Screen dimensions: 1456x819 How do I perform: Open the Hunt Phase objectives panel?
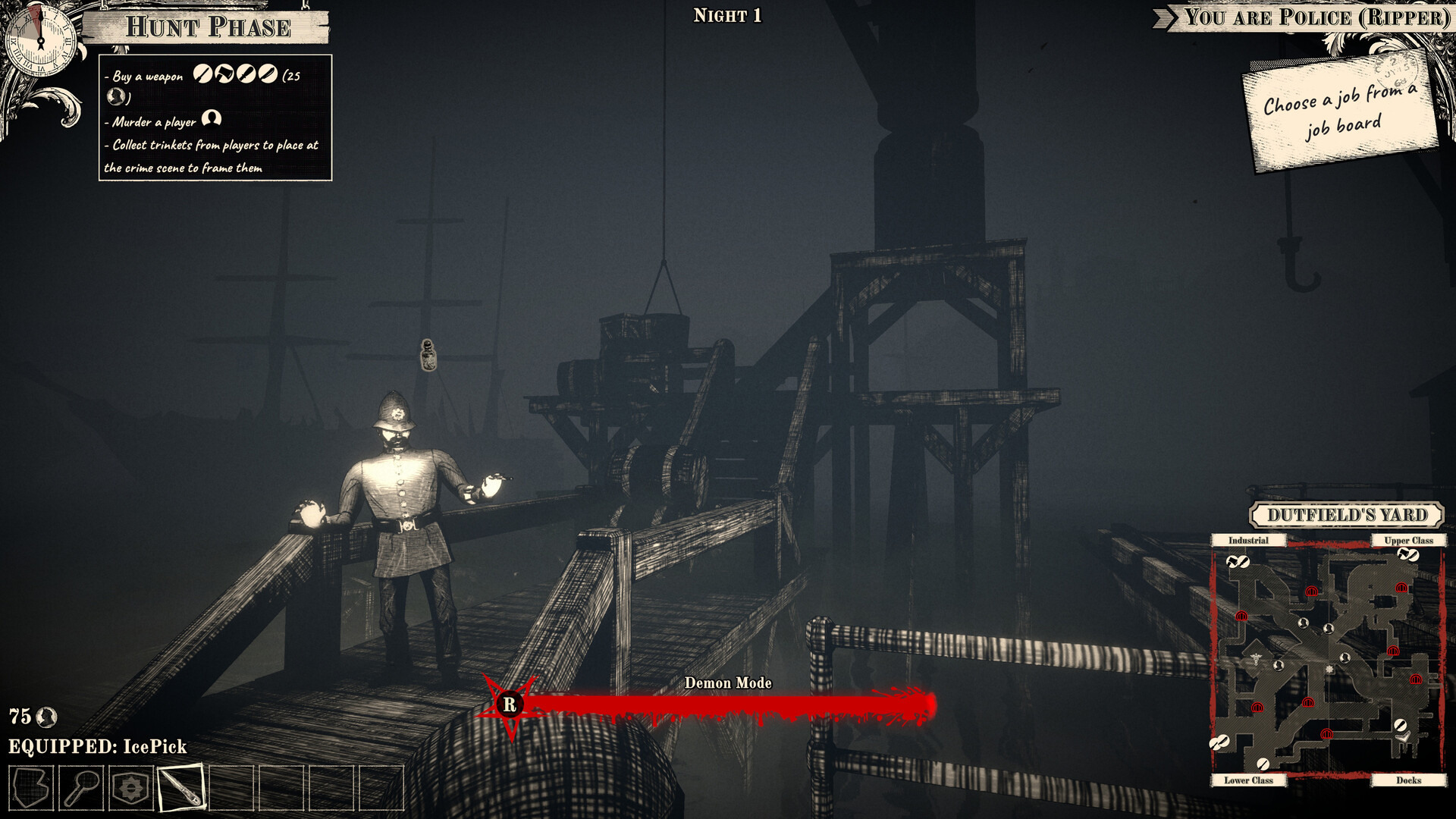pos(215,118)
